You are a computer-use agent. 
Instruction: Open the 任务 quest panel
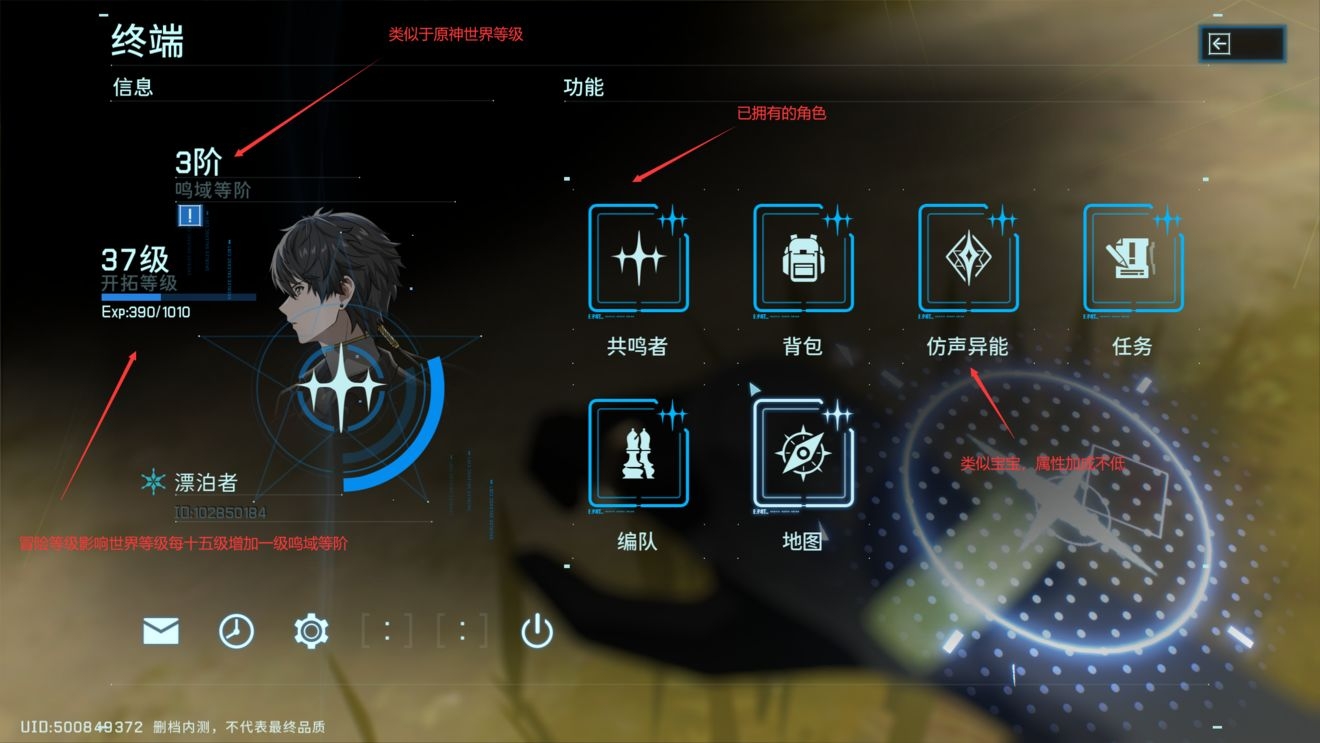pos(1133,260)
